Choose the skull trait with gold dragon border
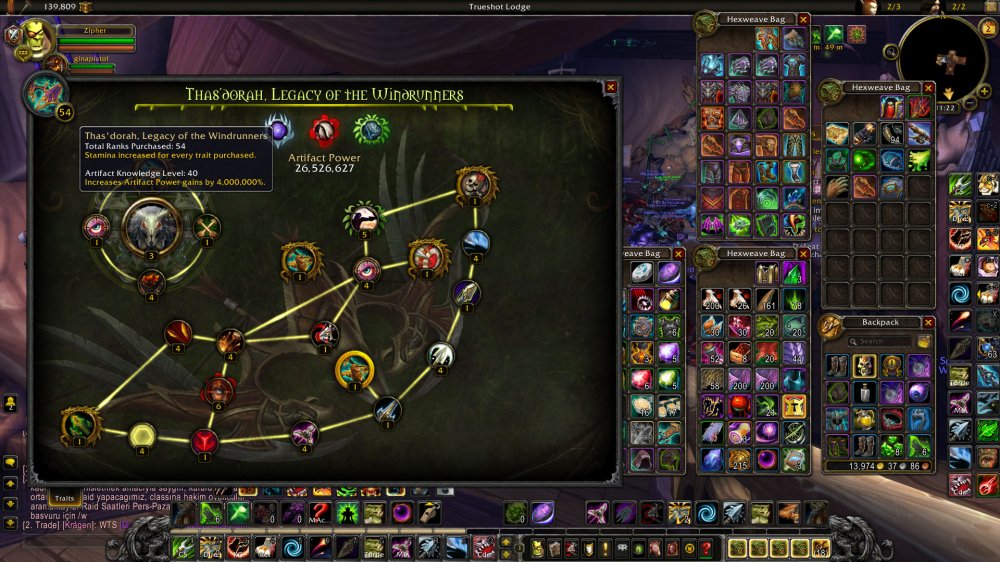 [476, 182]
